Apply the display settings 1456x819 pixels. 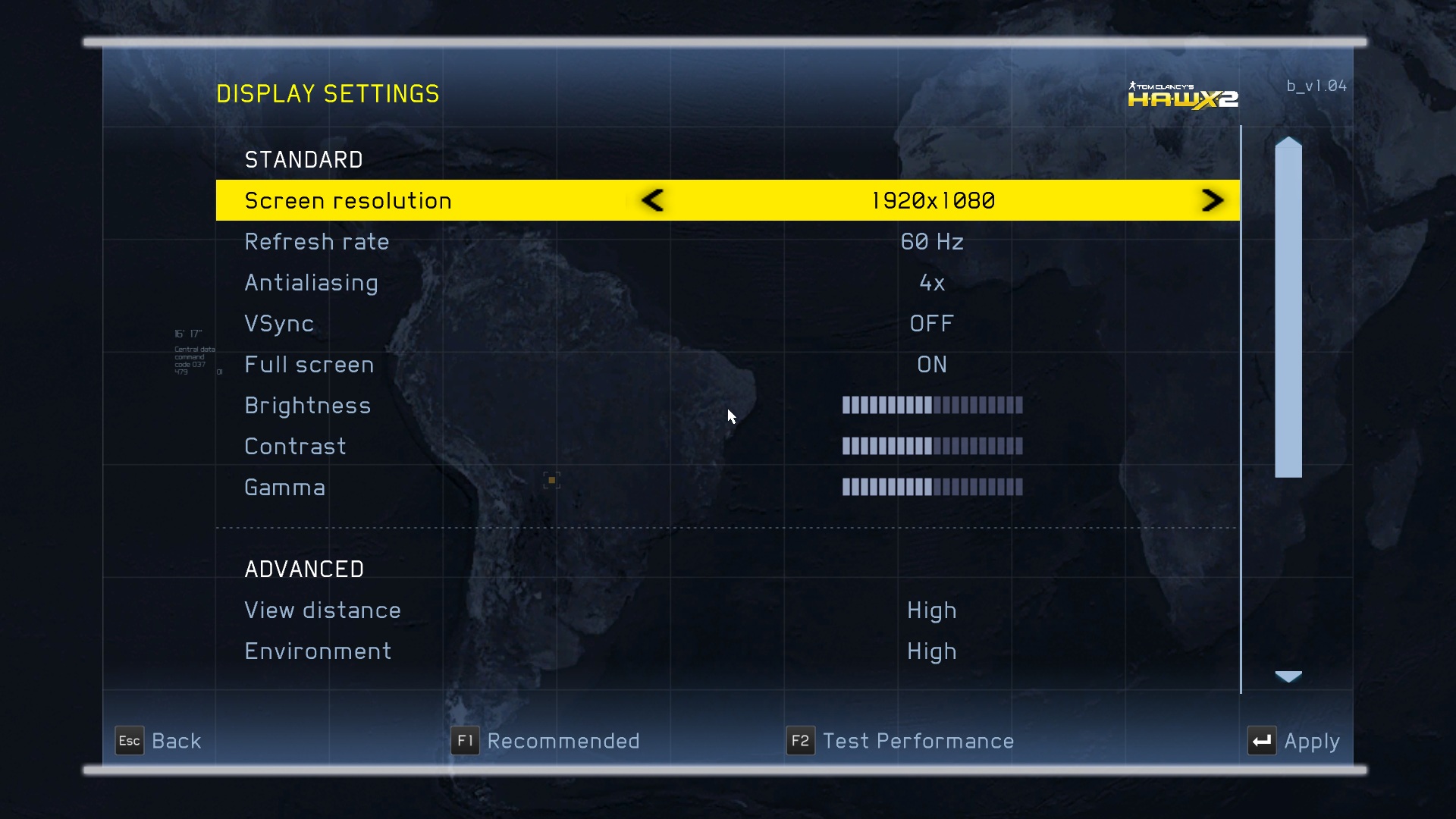tap(1294, 741)
